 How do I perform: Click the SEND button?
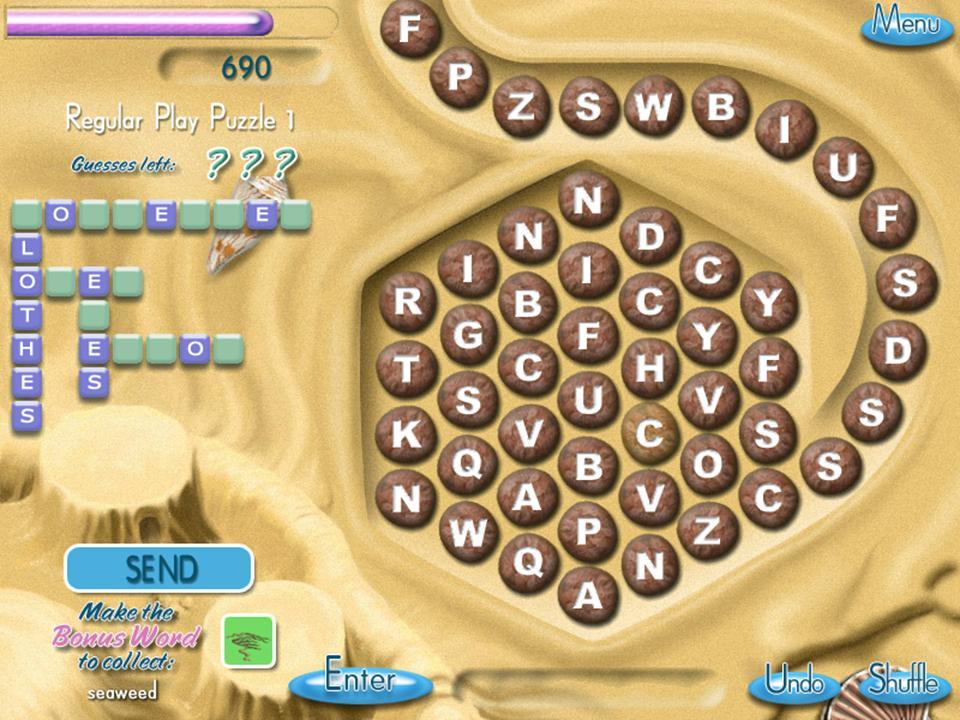click(159, 569)
